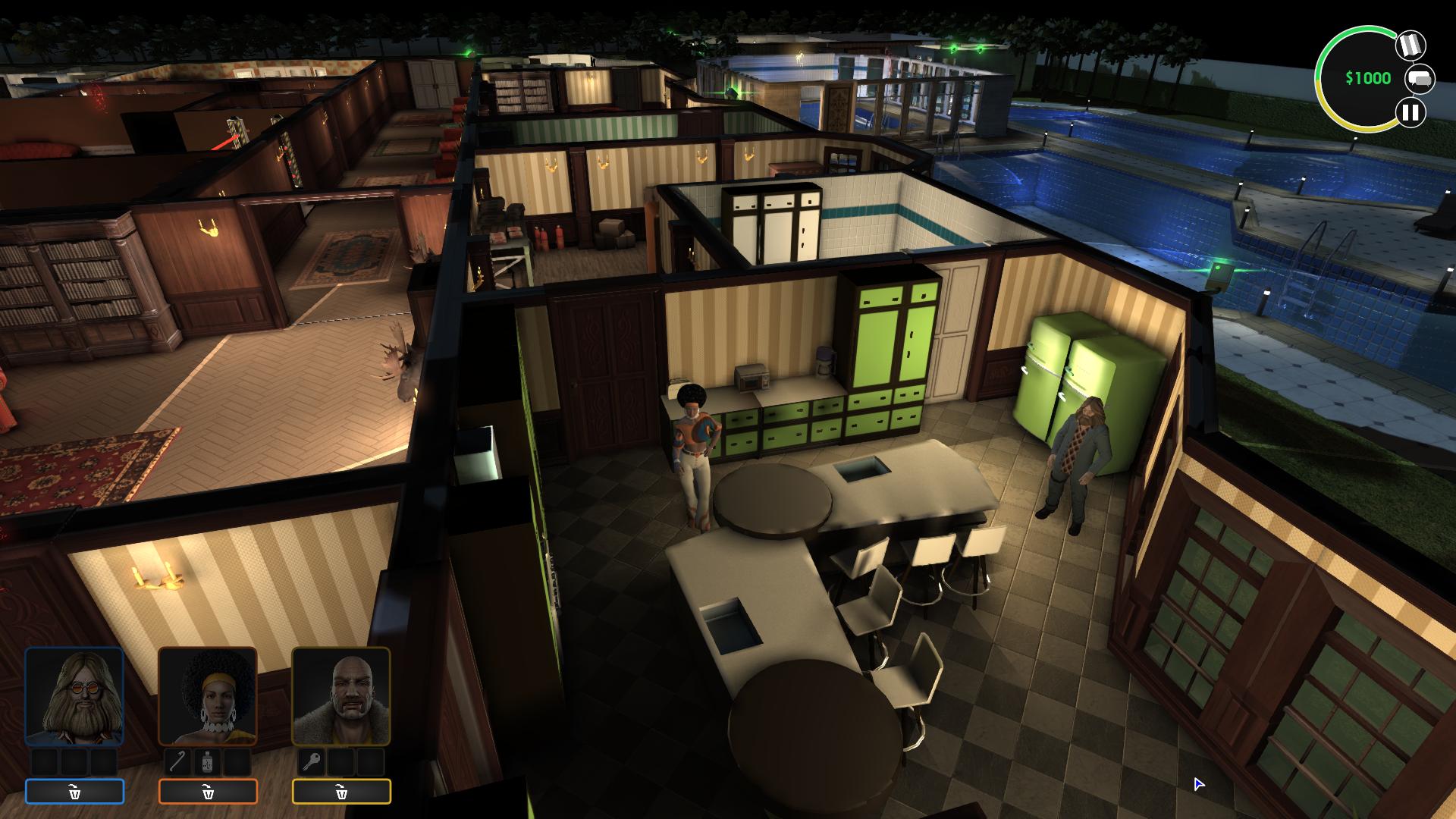Click the yellow-bordered discard item button
This screenshot has width=1456, height=819.
341,792
